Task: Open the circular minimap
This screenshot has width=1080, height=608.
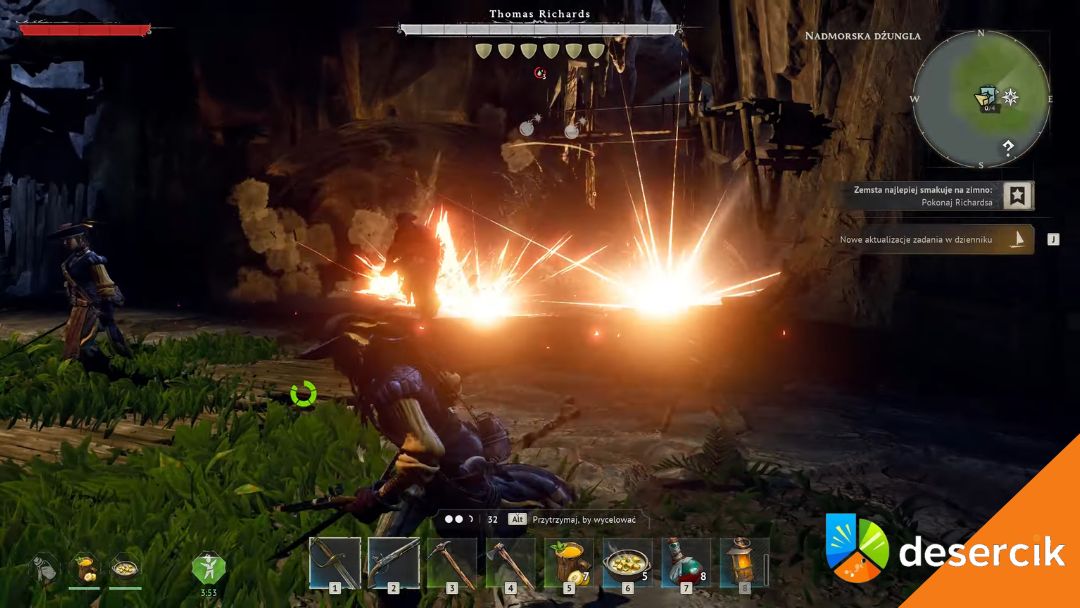Action: coord(981,99)
